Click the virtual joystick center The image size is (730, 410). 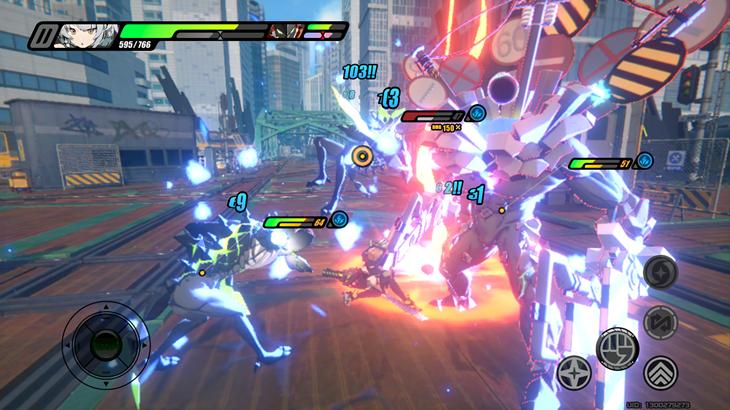(x=106, y=345)
